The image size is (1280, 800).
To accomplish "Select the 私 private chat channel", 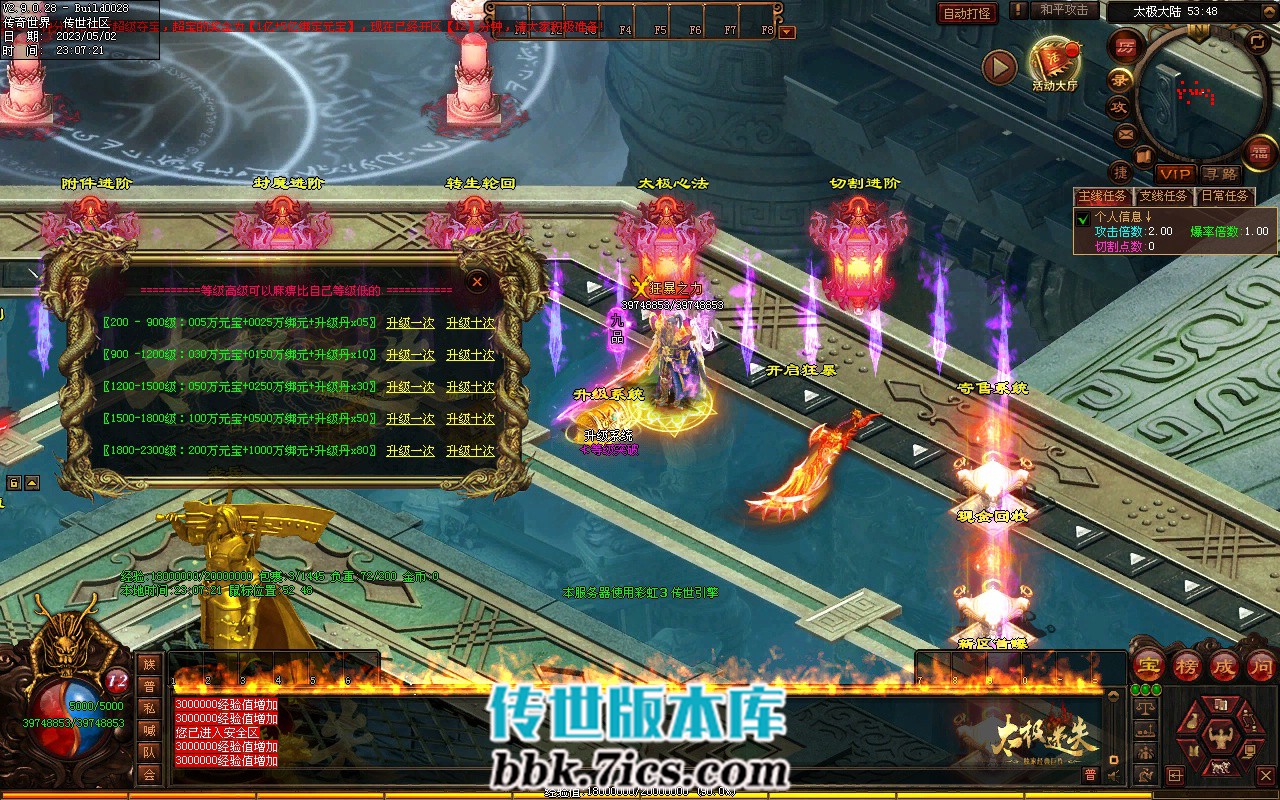I will tap(149, 707).
